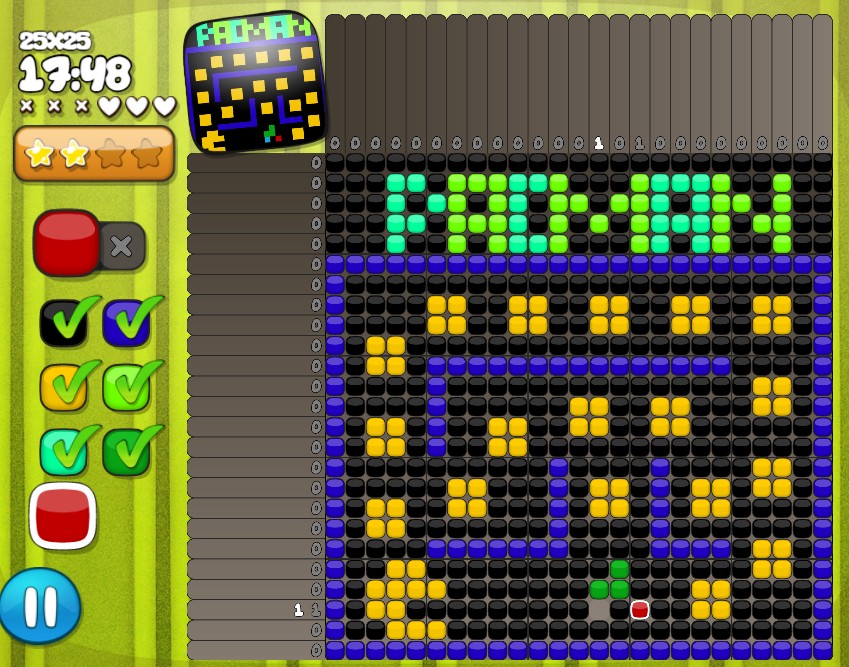
Task: Activate the red fill mode button
Action: click(x=67, y=243)
